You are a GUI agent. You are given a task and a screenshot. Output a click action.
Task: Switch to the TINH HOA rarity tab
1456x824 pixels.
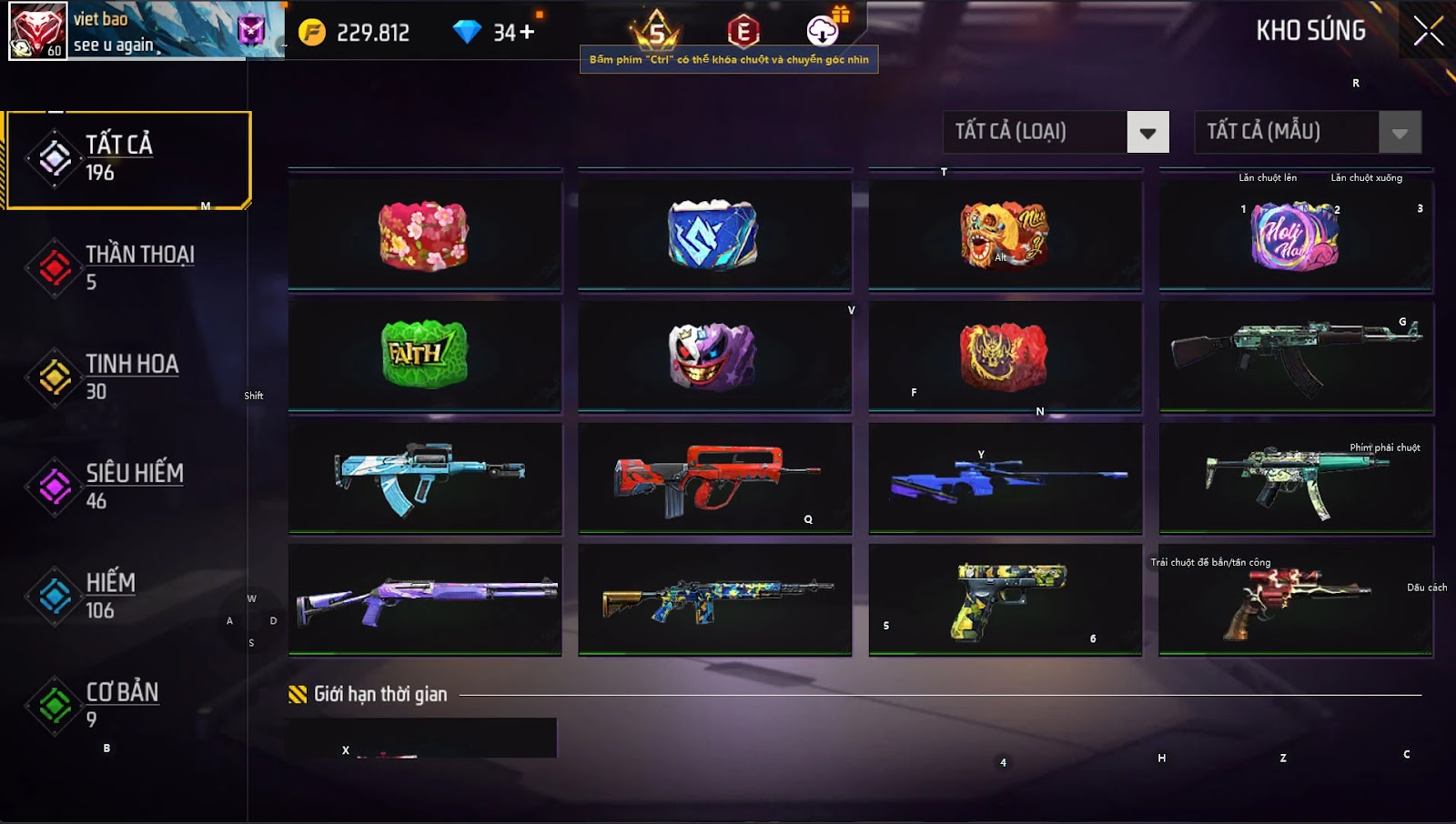pyautogui.click(x=127, y=377)
